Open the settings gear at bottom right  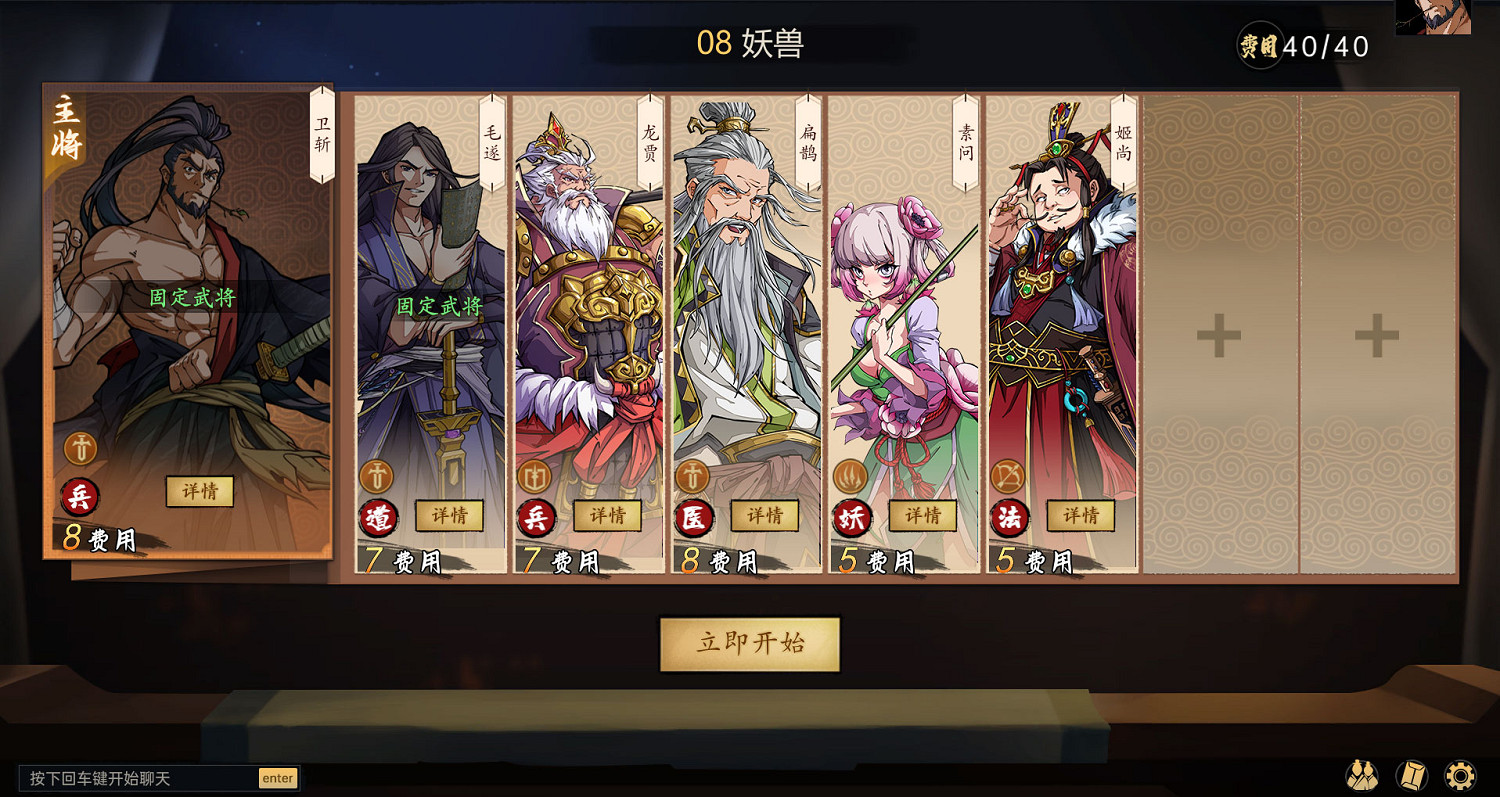[x=1459, y=774]
